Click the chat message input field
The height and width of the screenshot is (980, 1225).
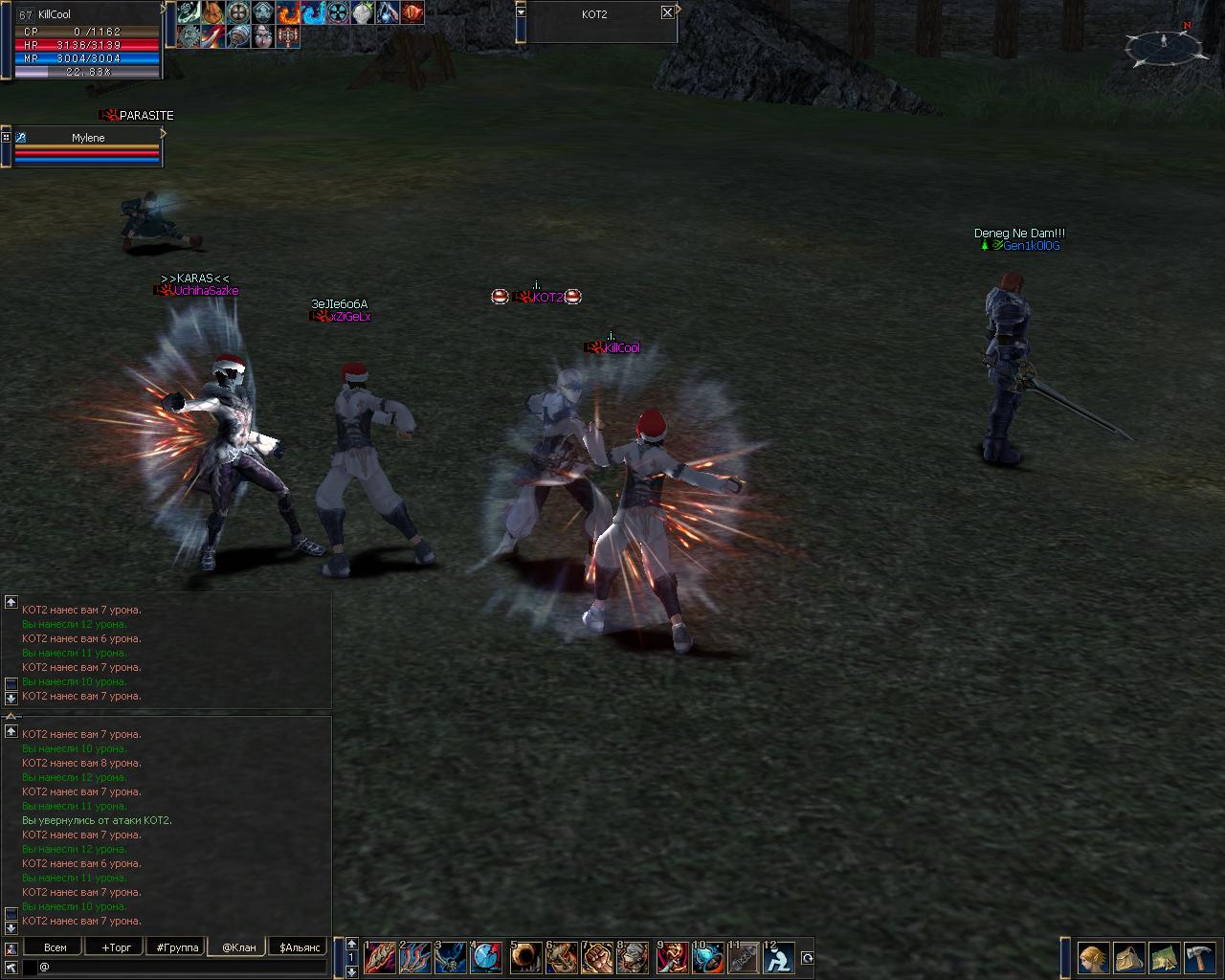tap(182, 968)
